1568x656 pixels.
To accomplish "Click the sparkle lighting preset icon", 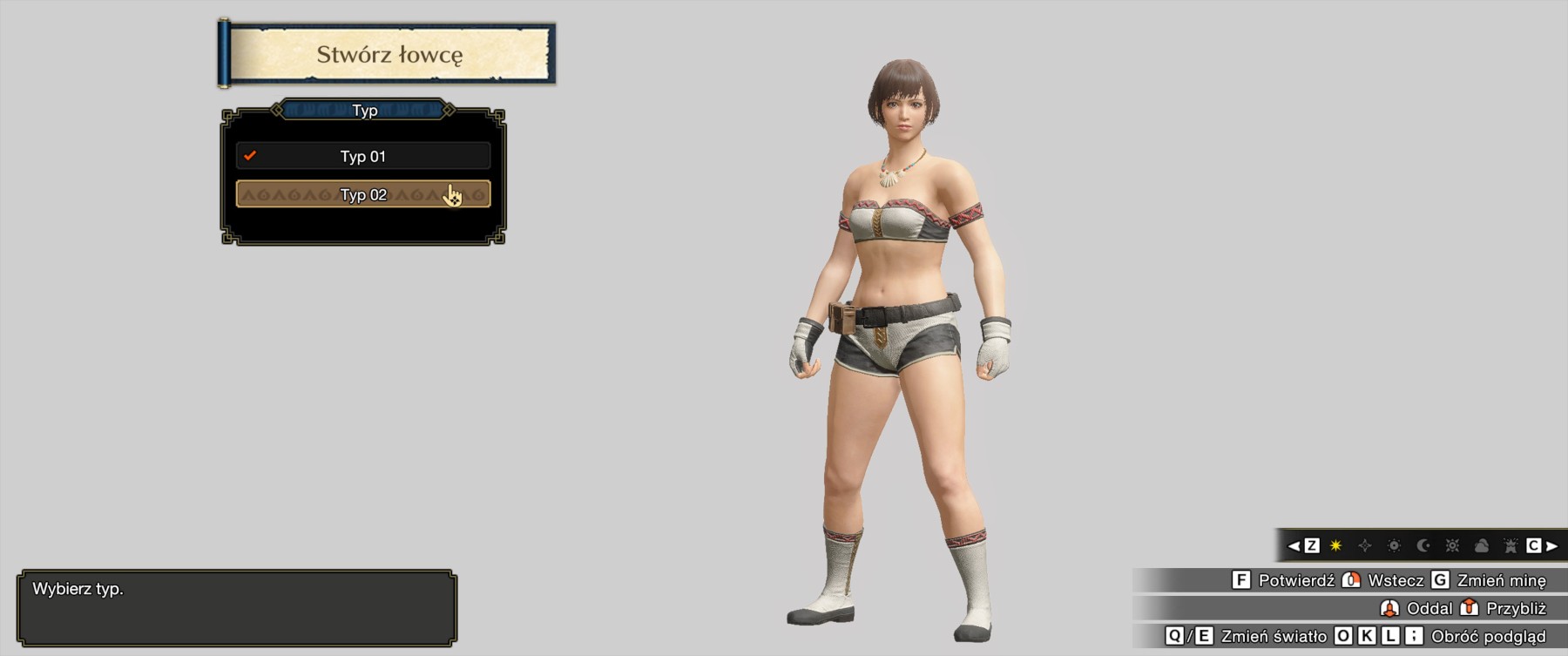I will [1365, 546].
